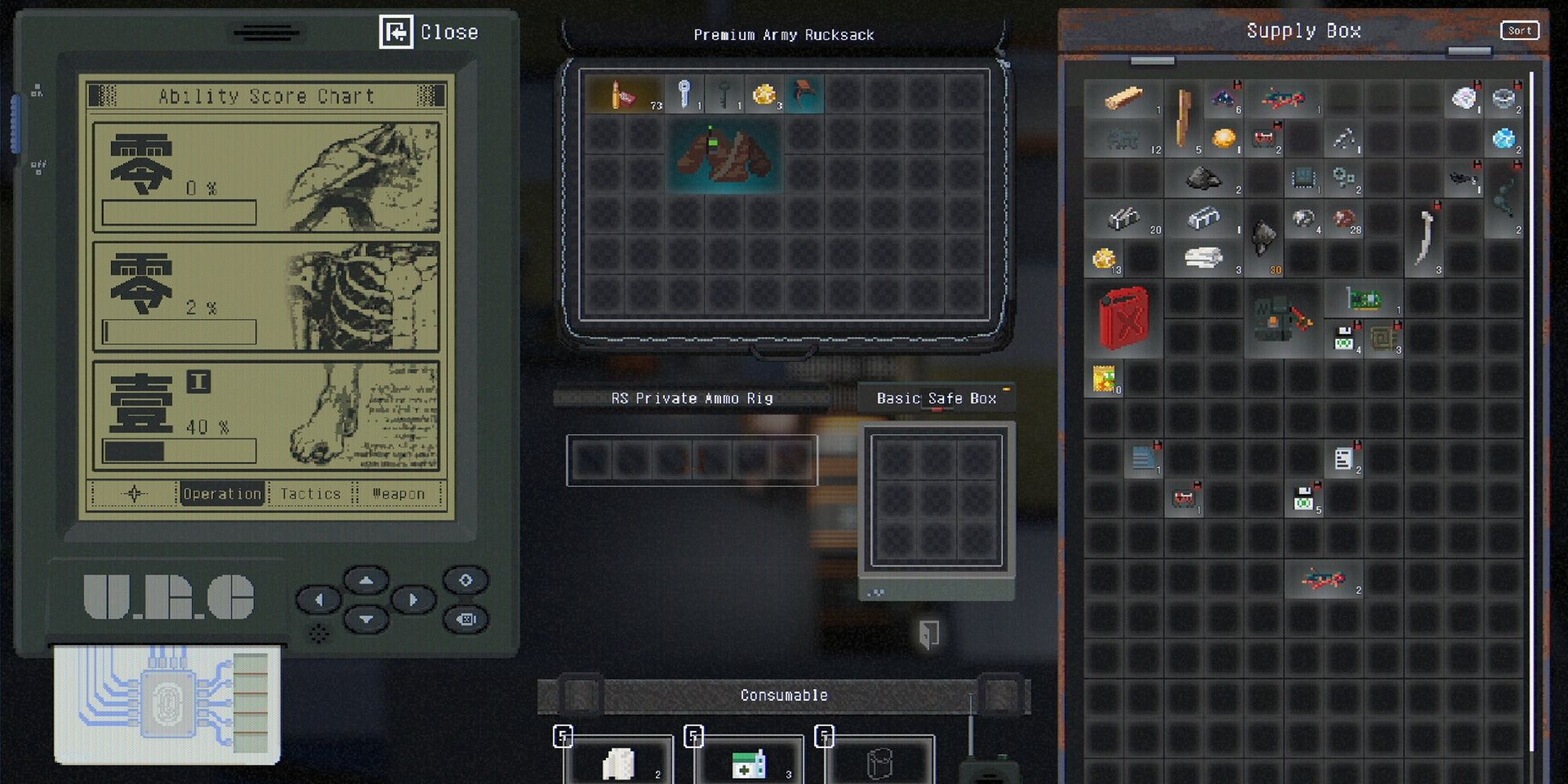Click the device's left arrow button
This screenshot has width=1568, height=784.
318,601
